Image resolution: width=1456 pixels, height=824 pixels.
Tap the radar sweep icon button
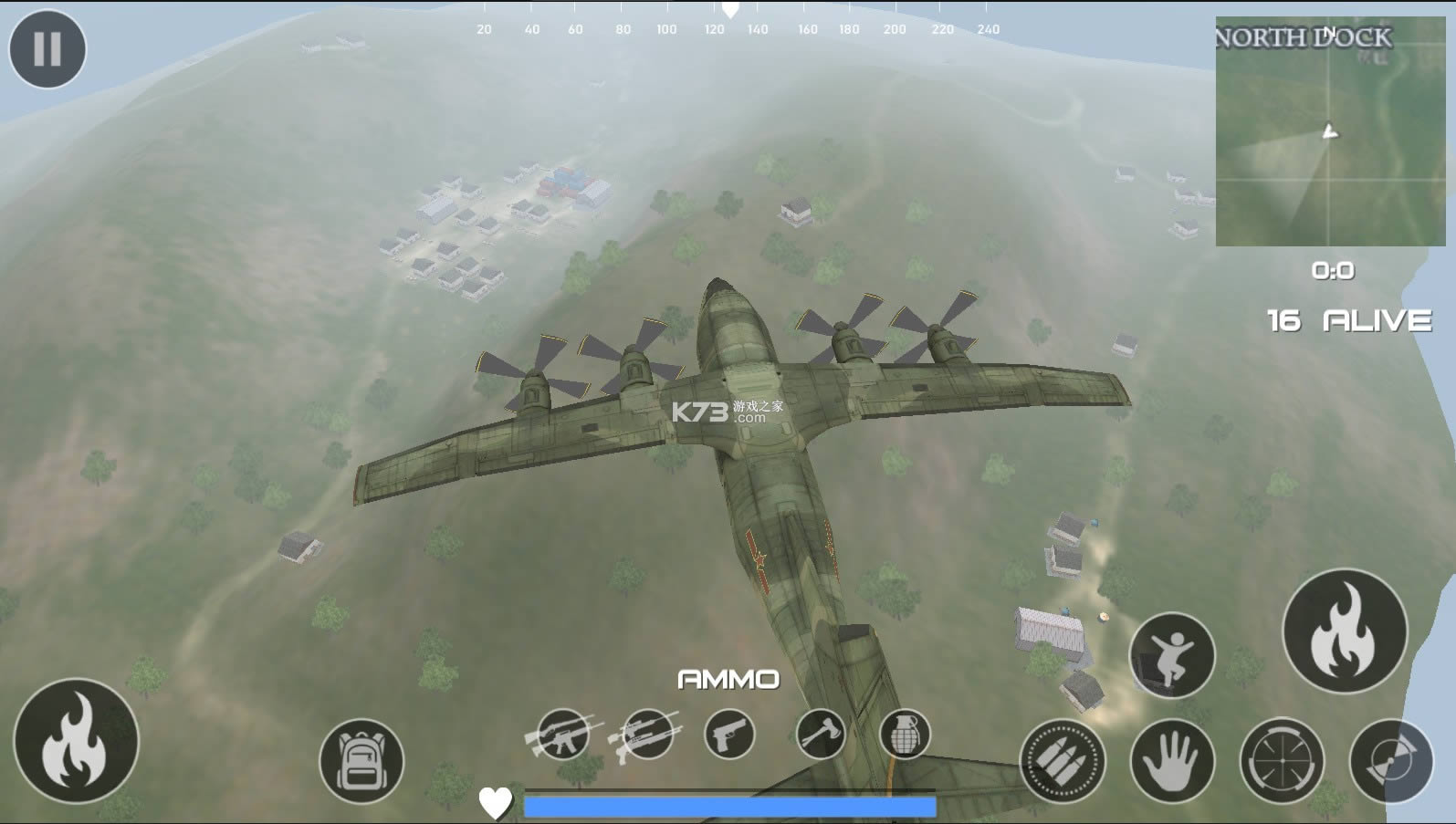(1391, 761)
